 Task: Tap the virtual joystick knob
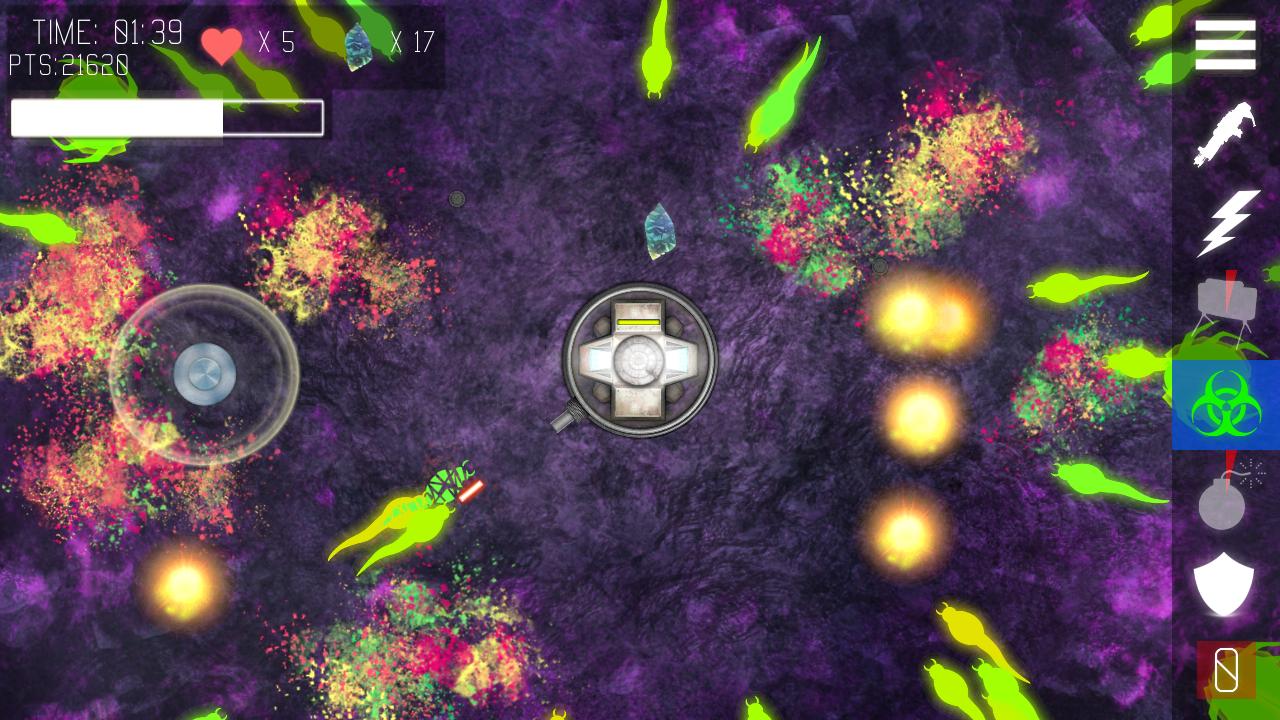[x=205, y=375]
